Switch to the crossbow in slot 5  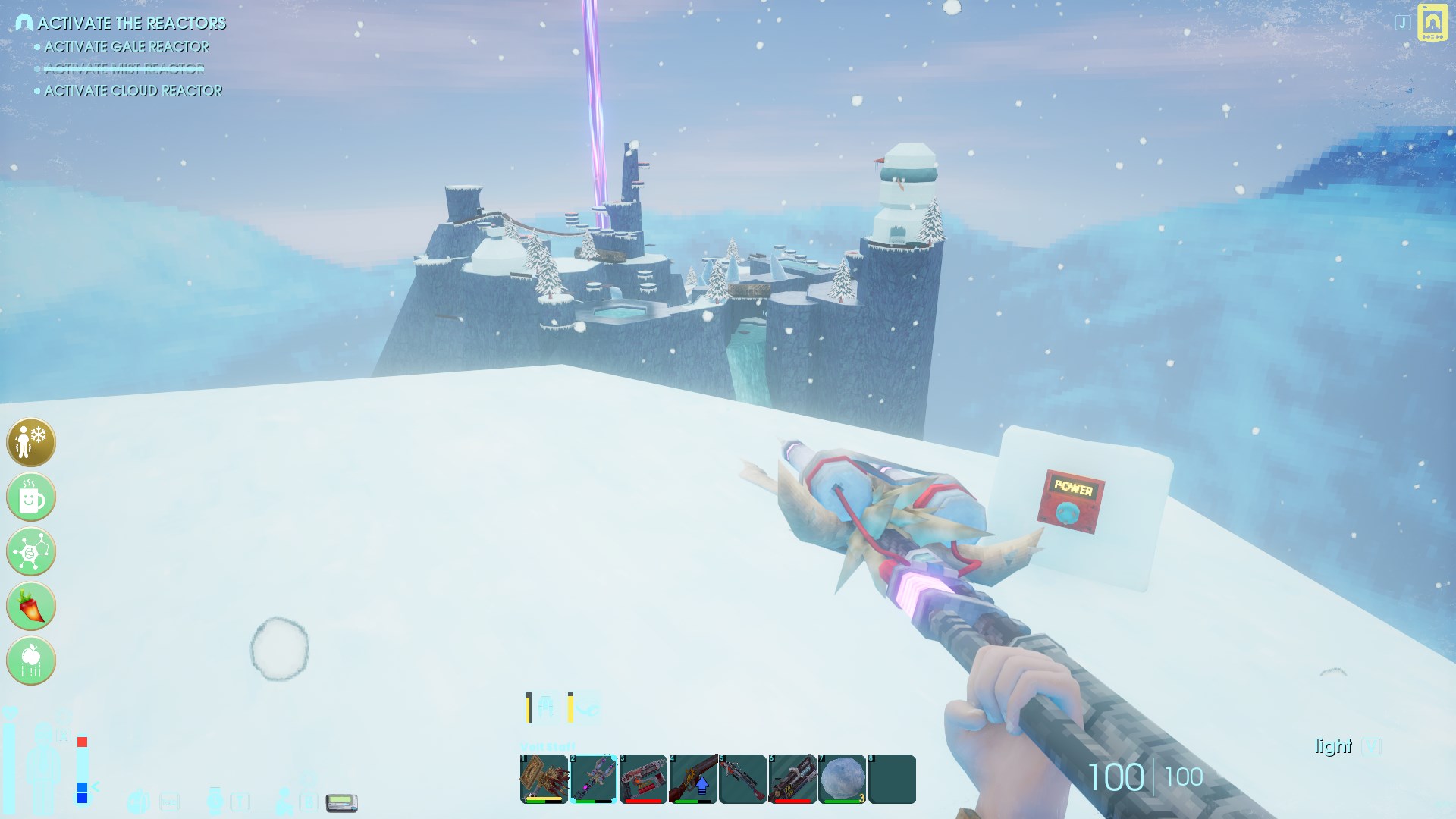click(742, 779)
